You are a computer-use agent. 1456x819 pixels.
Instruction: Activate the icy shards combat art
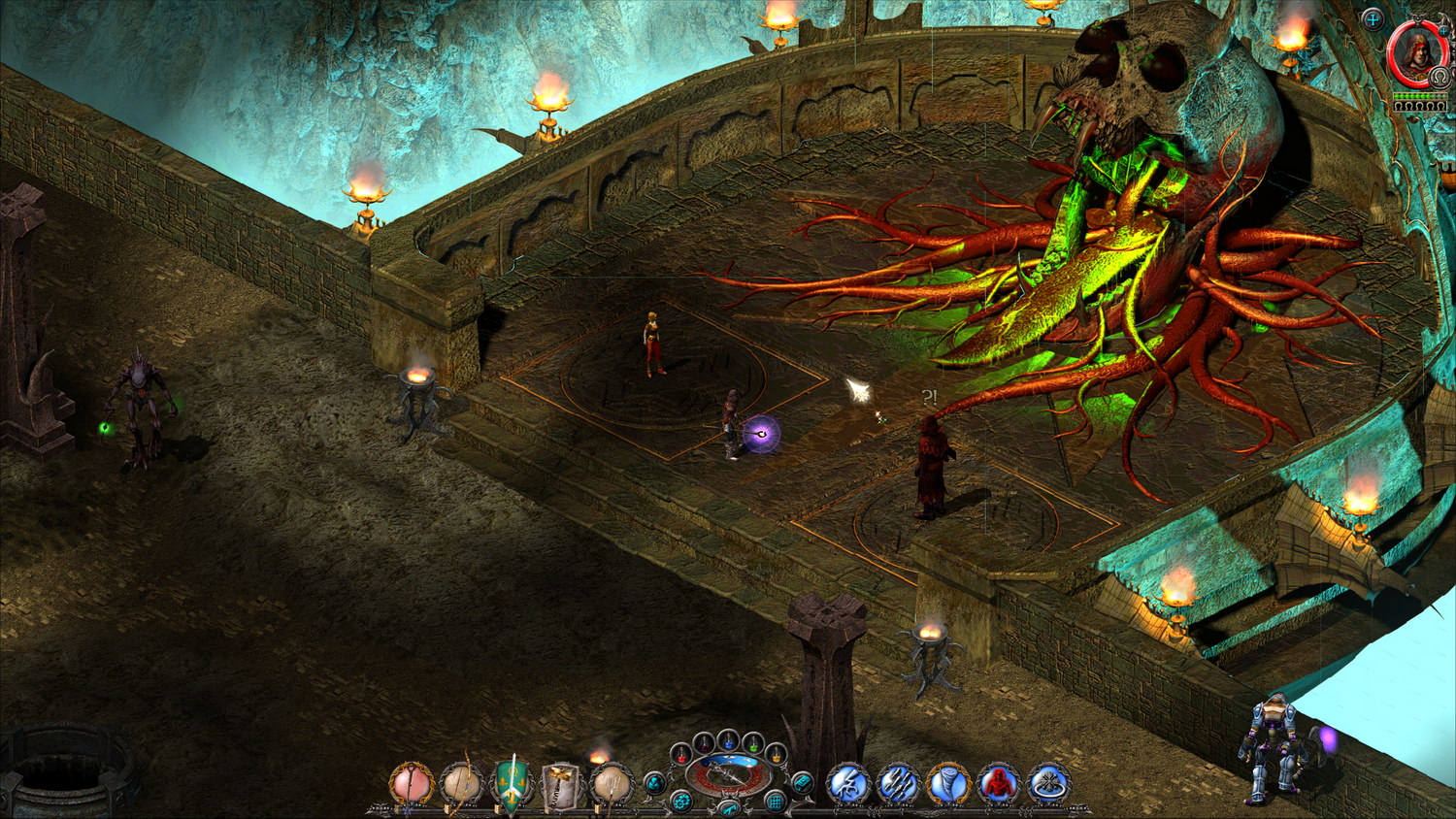[898, 784]
